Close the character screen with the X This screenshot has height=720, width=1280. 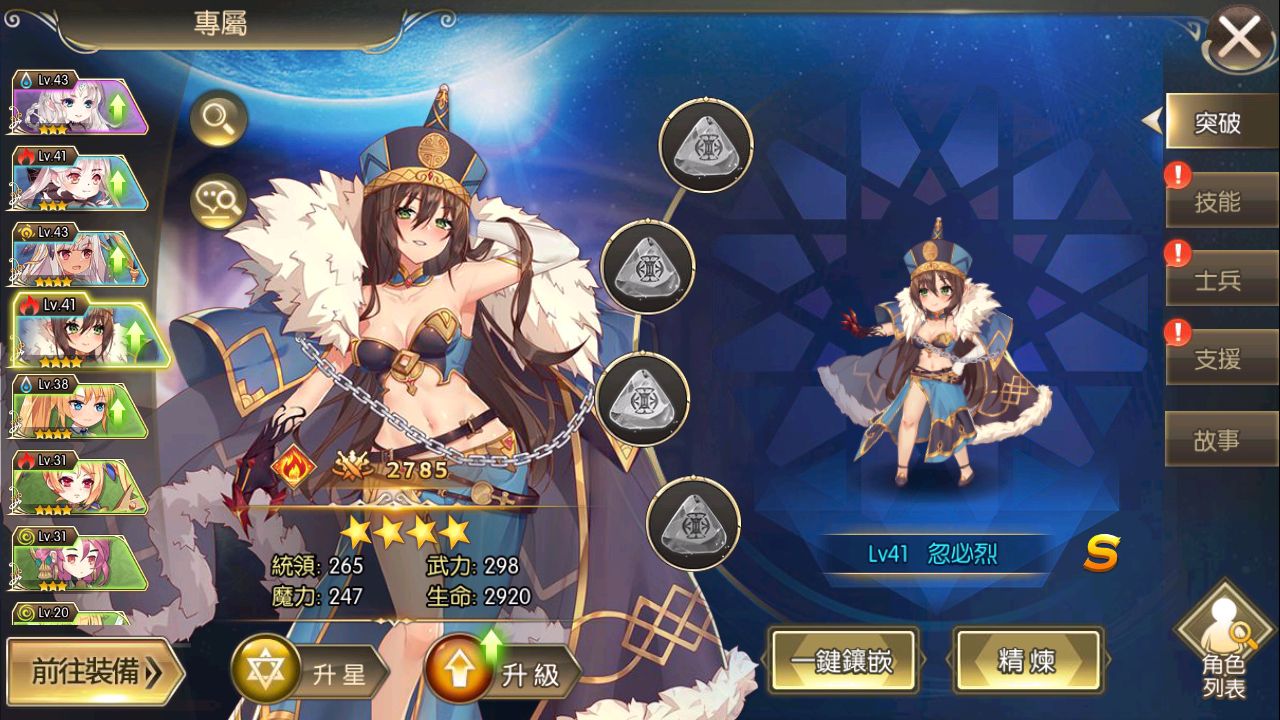[1240, 41]
